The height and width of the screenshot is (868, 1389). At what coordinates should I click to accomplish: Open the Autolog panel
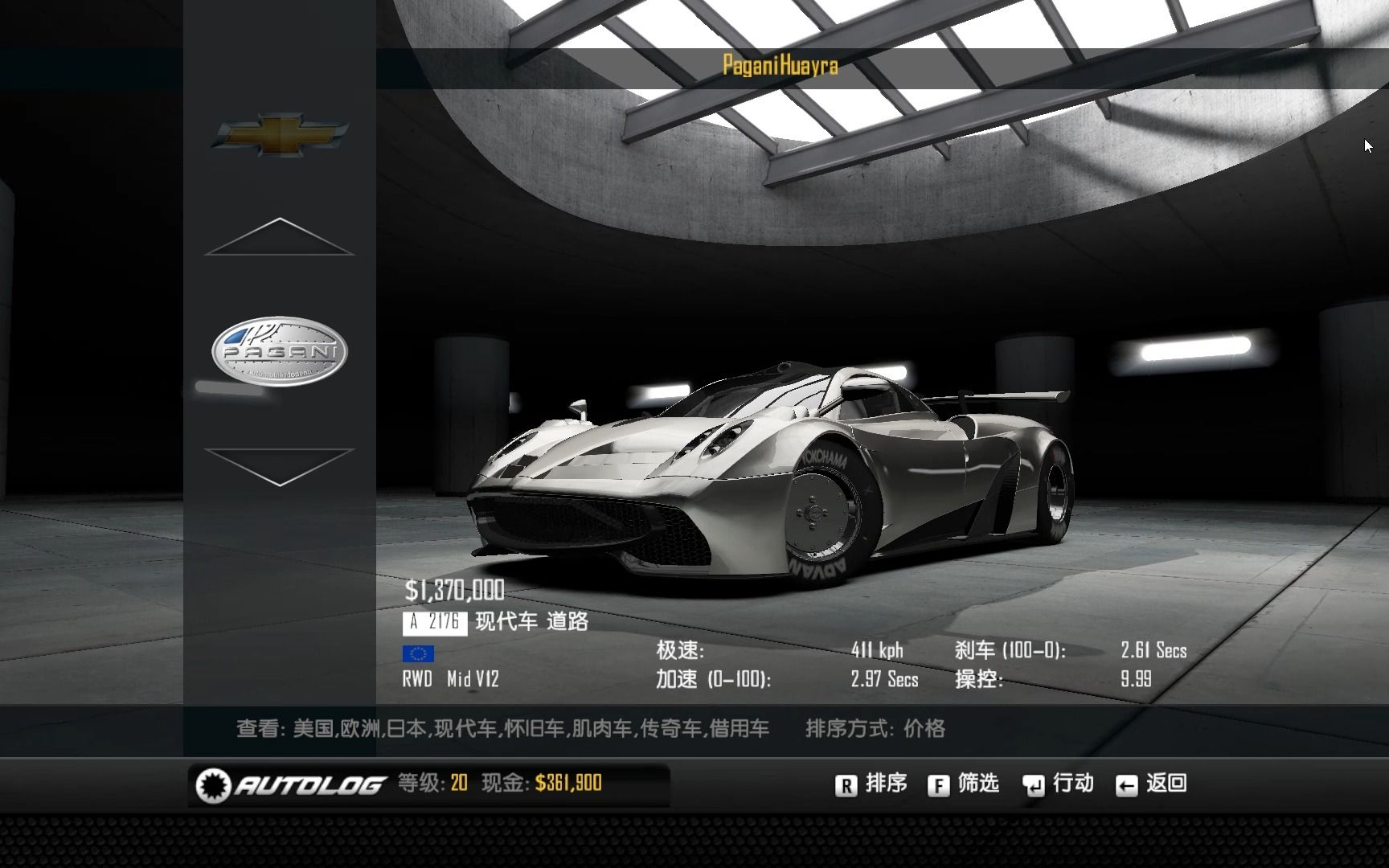coord(291,784)
